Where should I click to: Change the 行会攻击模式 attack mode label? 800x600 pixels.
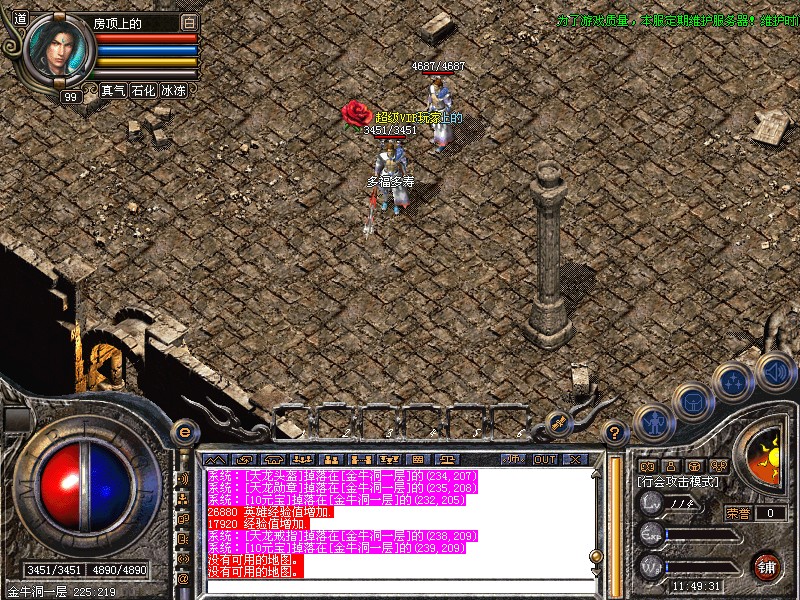[677, 482]
